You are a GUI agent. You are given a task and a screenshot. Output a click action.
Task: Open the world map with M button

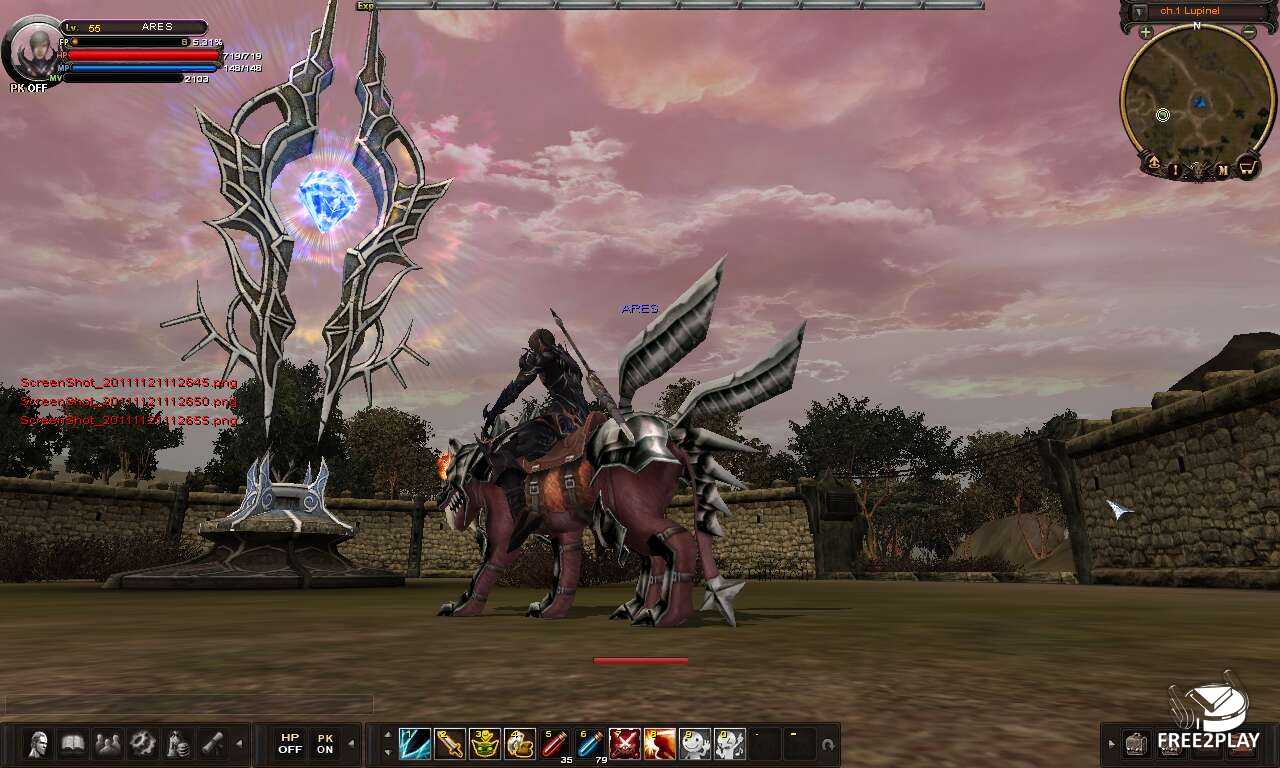[x=1222, y=171]
